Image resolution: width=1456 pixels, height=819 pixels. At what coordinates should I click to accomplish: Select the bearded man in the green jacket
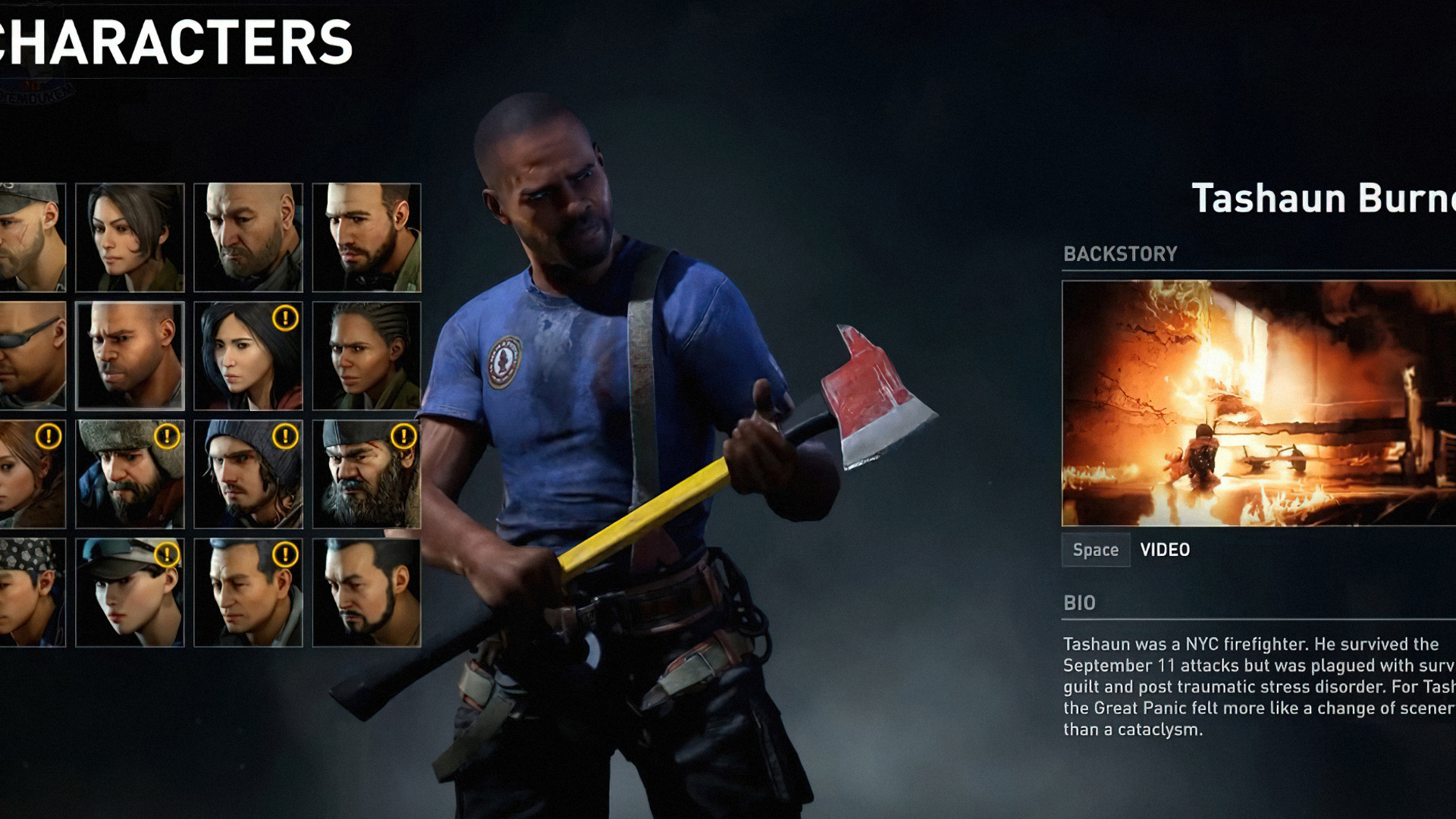(x=366, y=237)
